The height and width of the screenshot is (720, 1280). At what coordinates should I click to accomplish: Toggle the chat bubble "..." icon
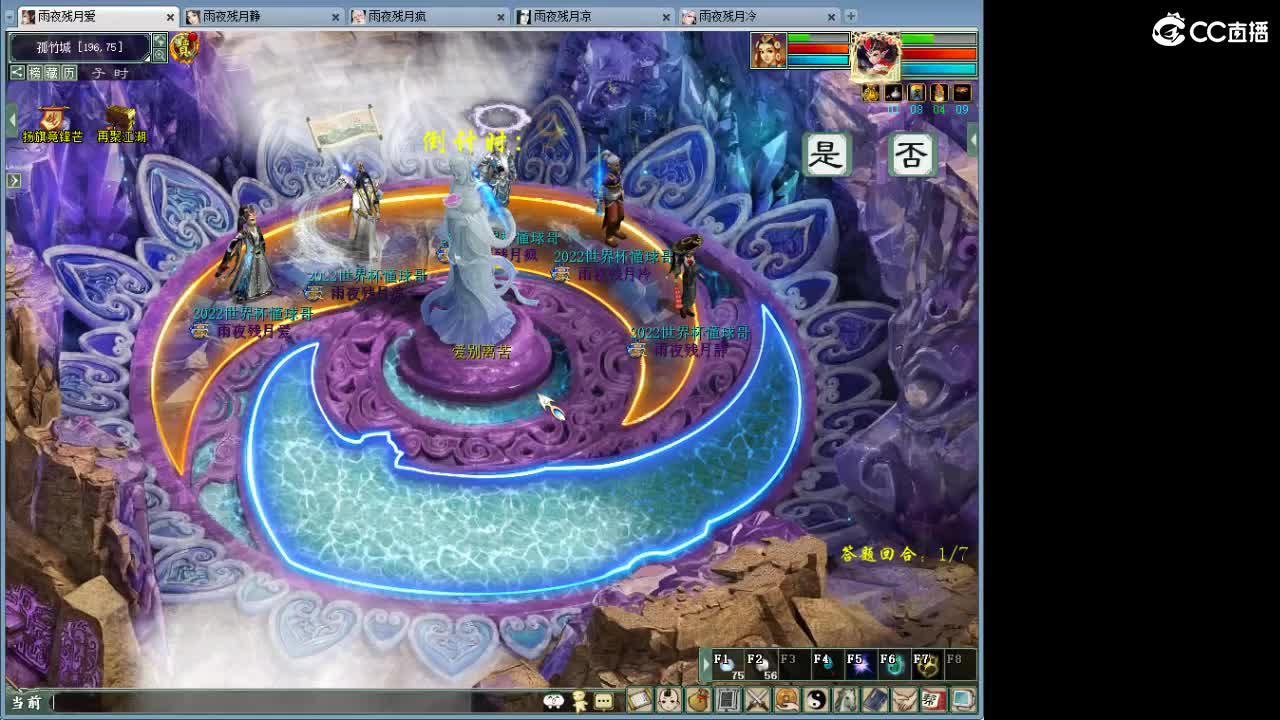pyautogui.click(x=605, y=702)
